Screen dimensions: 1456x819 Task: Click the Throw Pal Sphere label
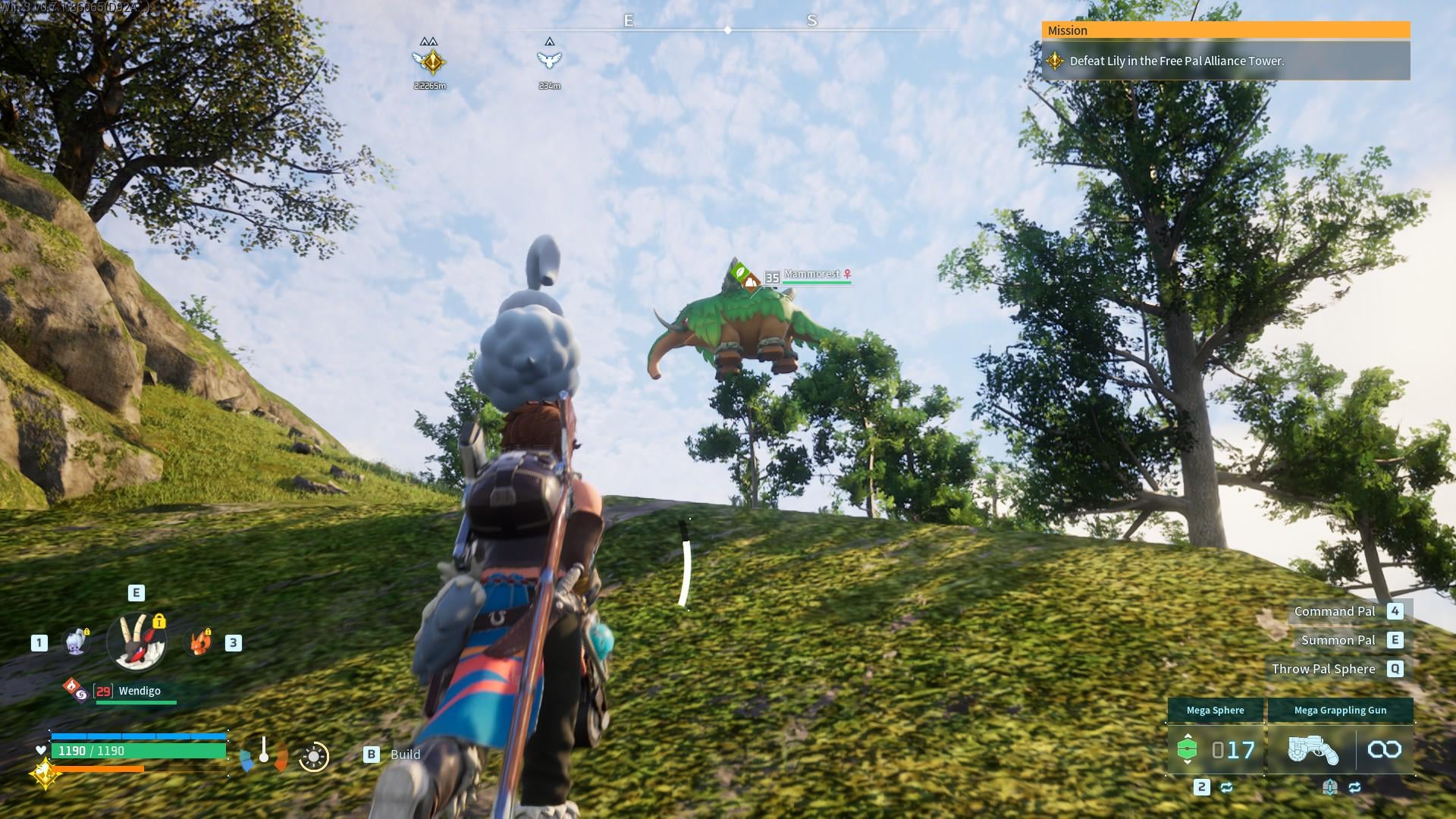(1323, 669)
